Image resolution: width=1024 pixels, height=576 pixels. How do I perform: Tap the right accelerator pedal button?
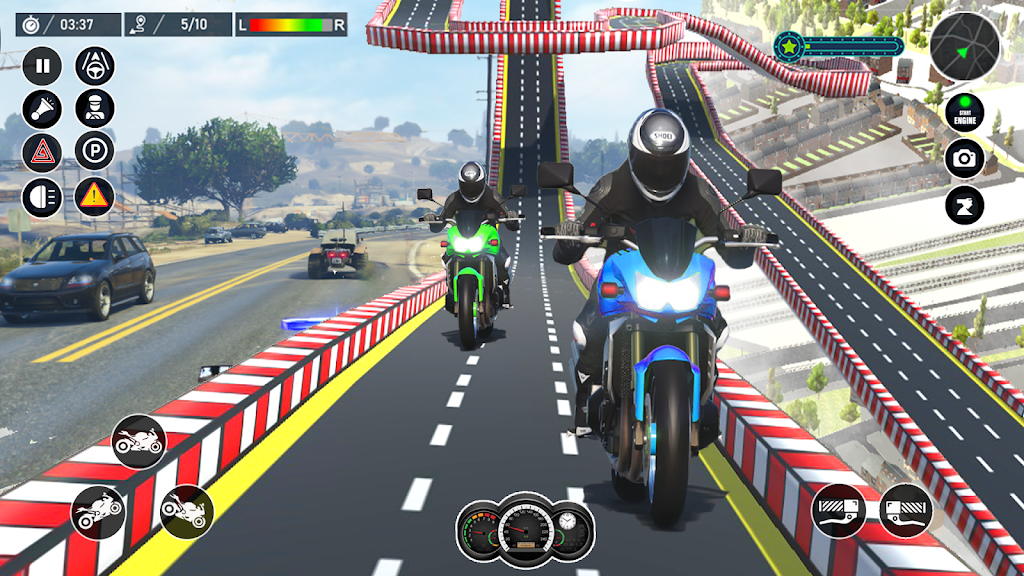point(906,510)
